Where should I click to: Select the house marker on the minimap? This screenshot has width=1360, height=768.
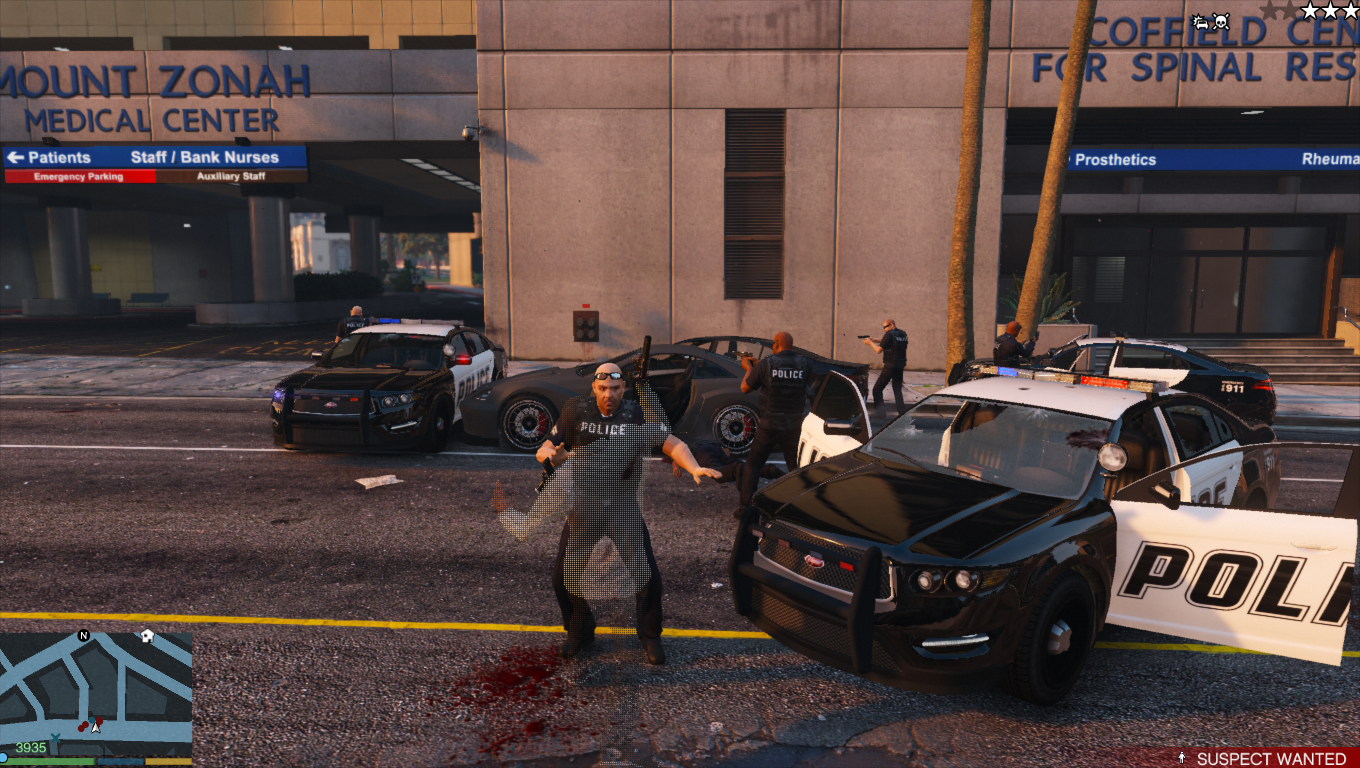pos(147,636)
